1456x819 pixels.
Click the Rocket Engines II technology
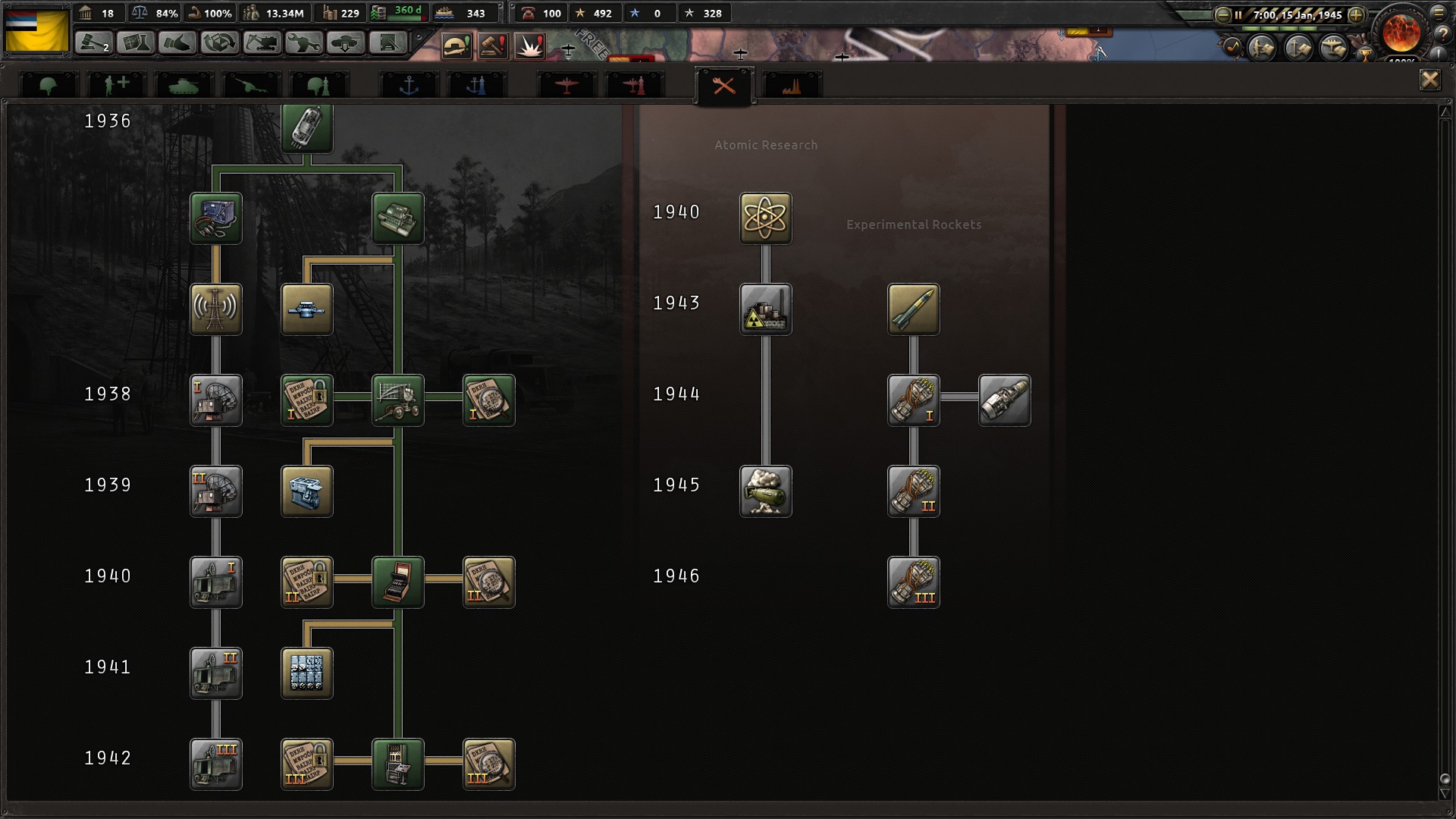click(x=913, y=491)
